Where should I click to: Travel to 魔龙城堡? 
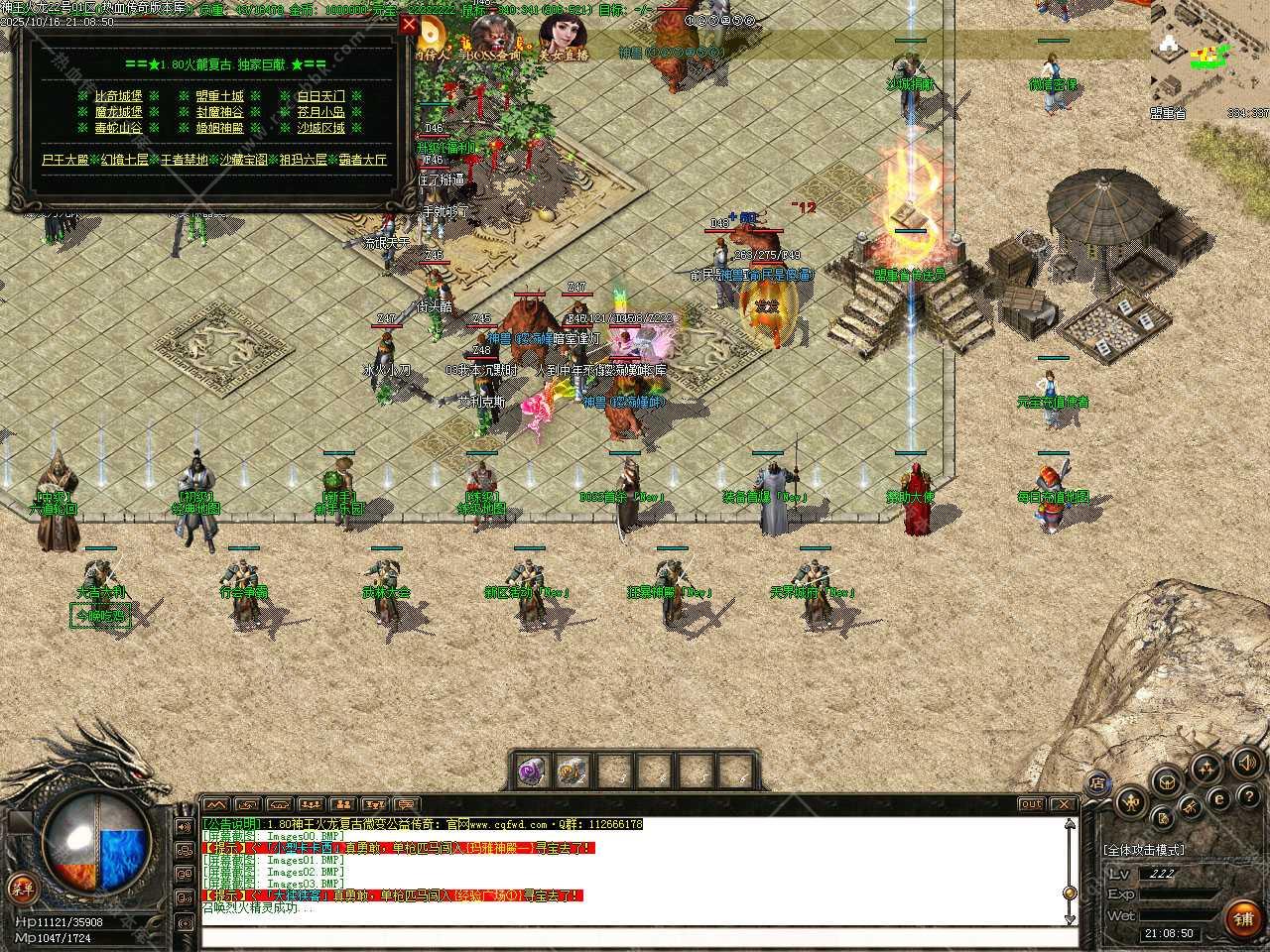119,112
